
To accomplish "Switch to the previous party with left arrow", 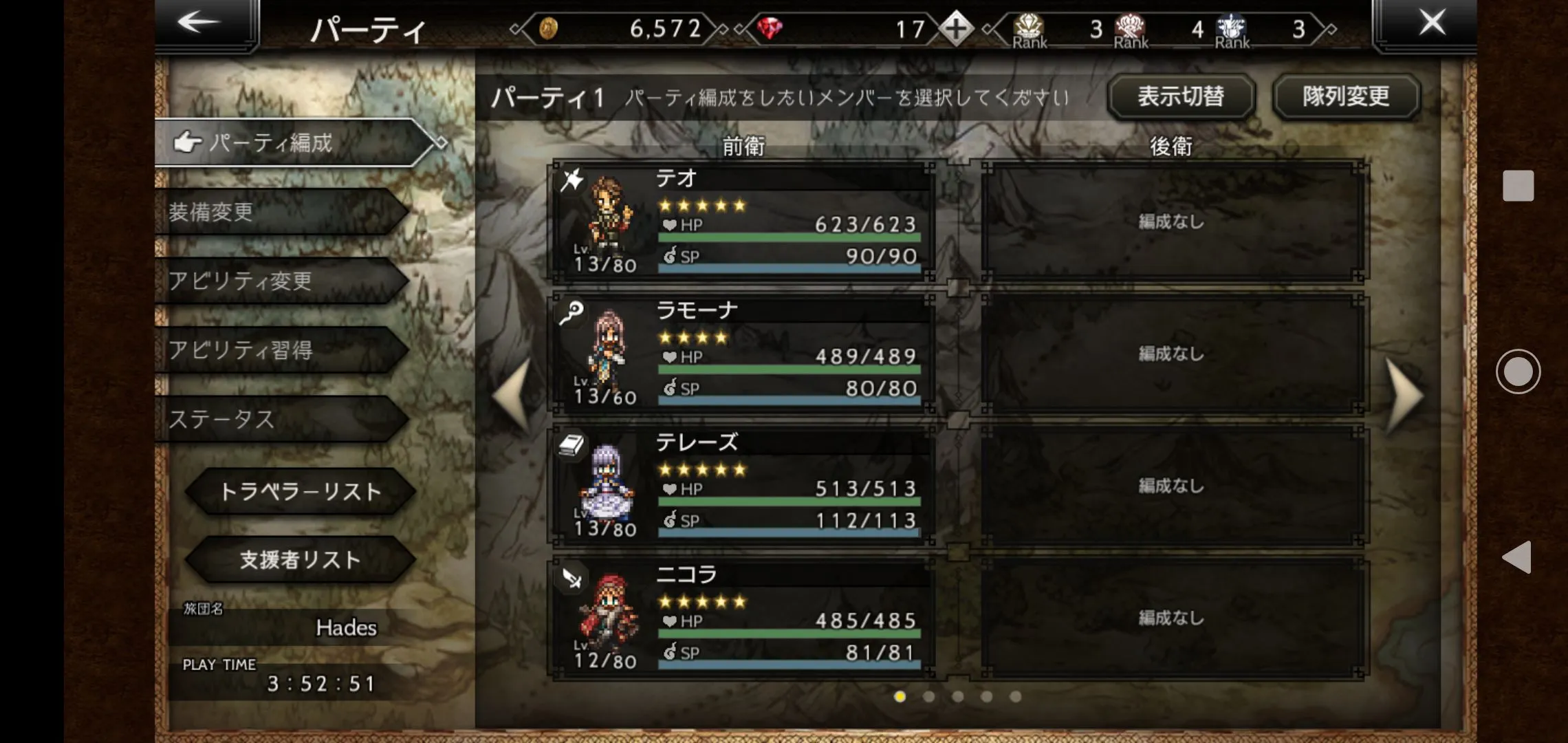I will click(x=513, y=396).
